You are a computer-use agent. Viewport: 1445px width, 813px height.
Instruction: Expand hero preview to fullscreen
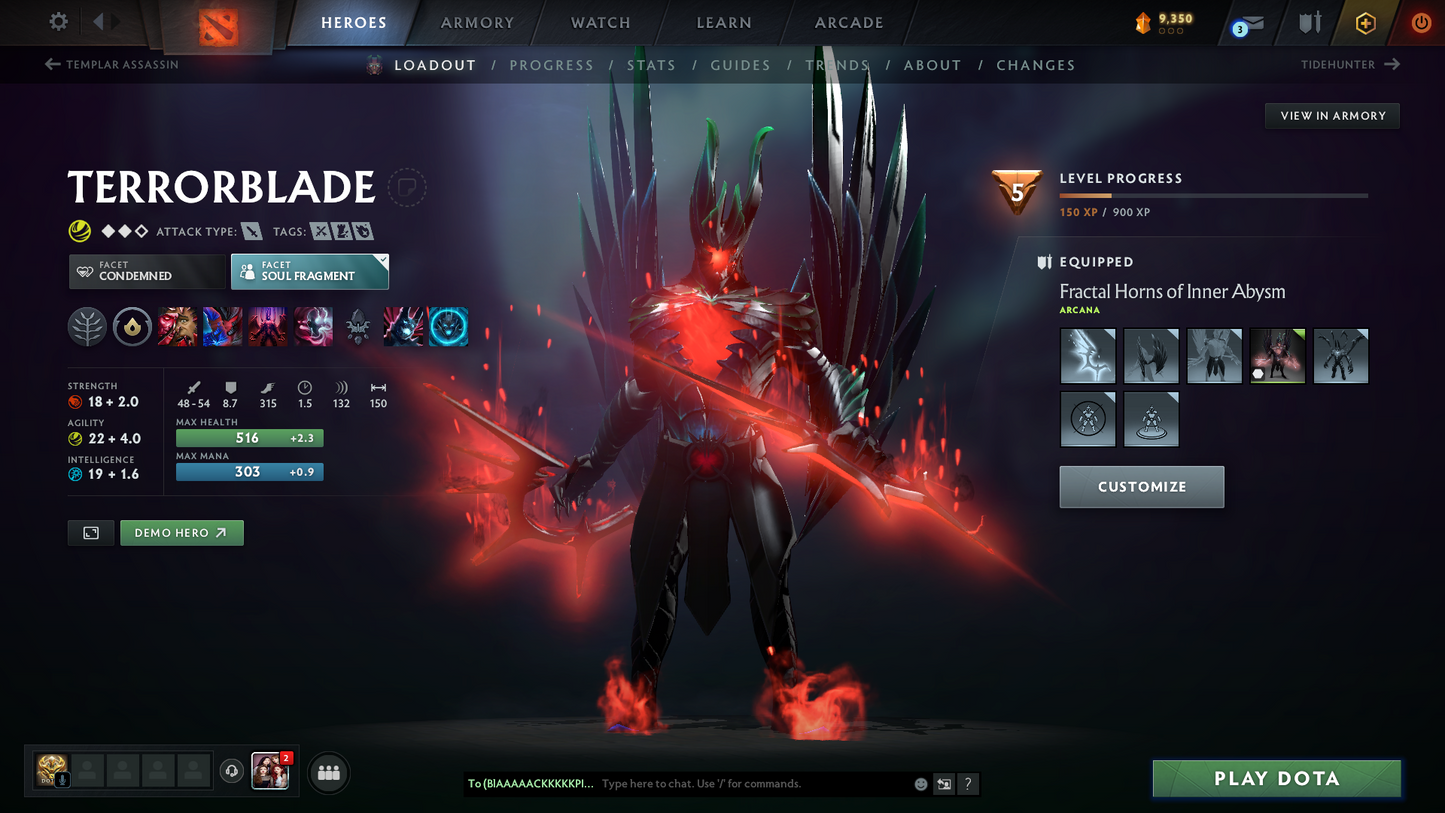tap(90, 532)
